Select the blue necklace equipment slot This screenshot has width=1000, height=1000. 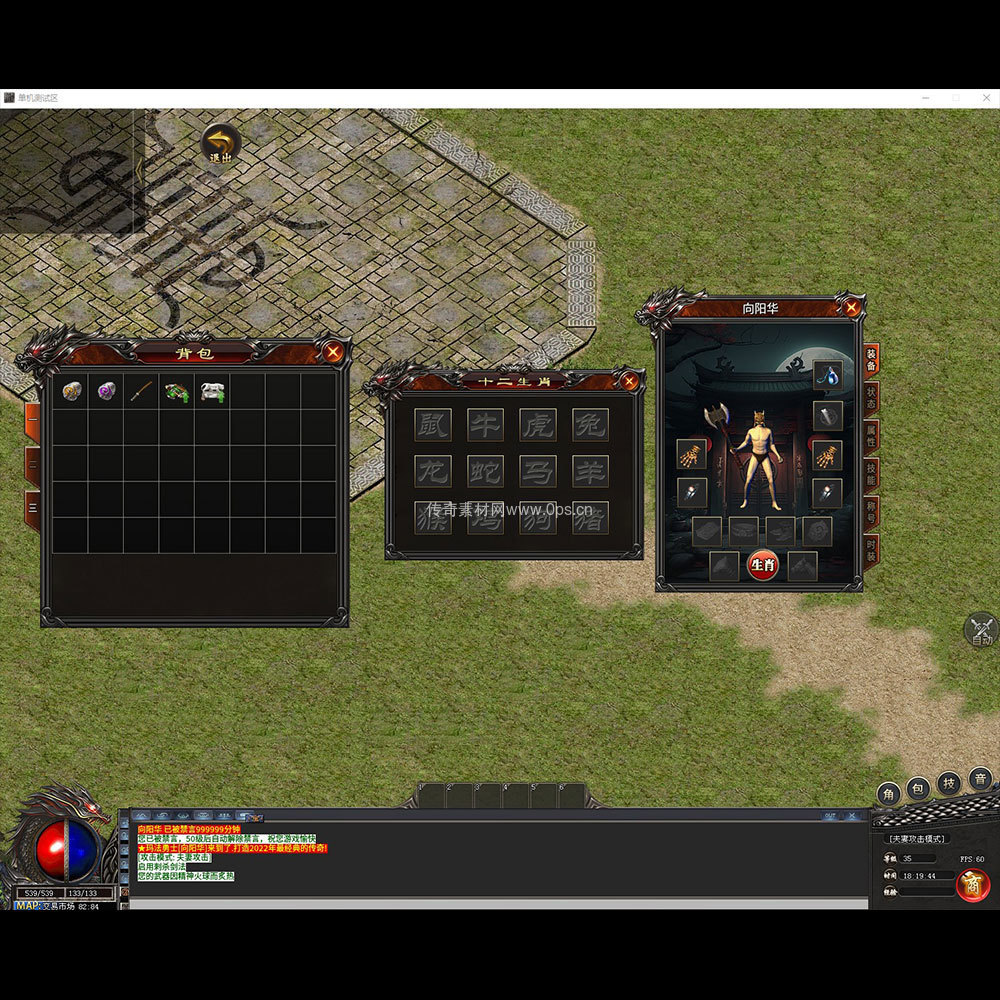pyautogui.click(x=827, y=376)
